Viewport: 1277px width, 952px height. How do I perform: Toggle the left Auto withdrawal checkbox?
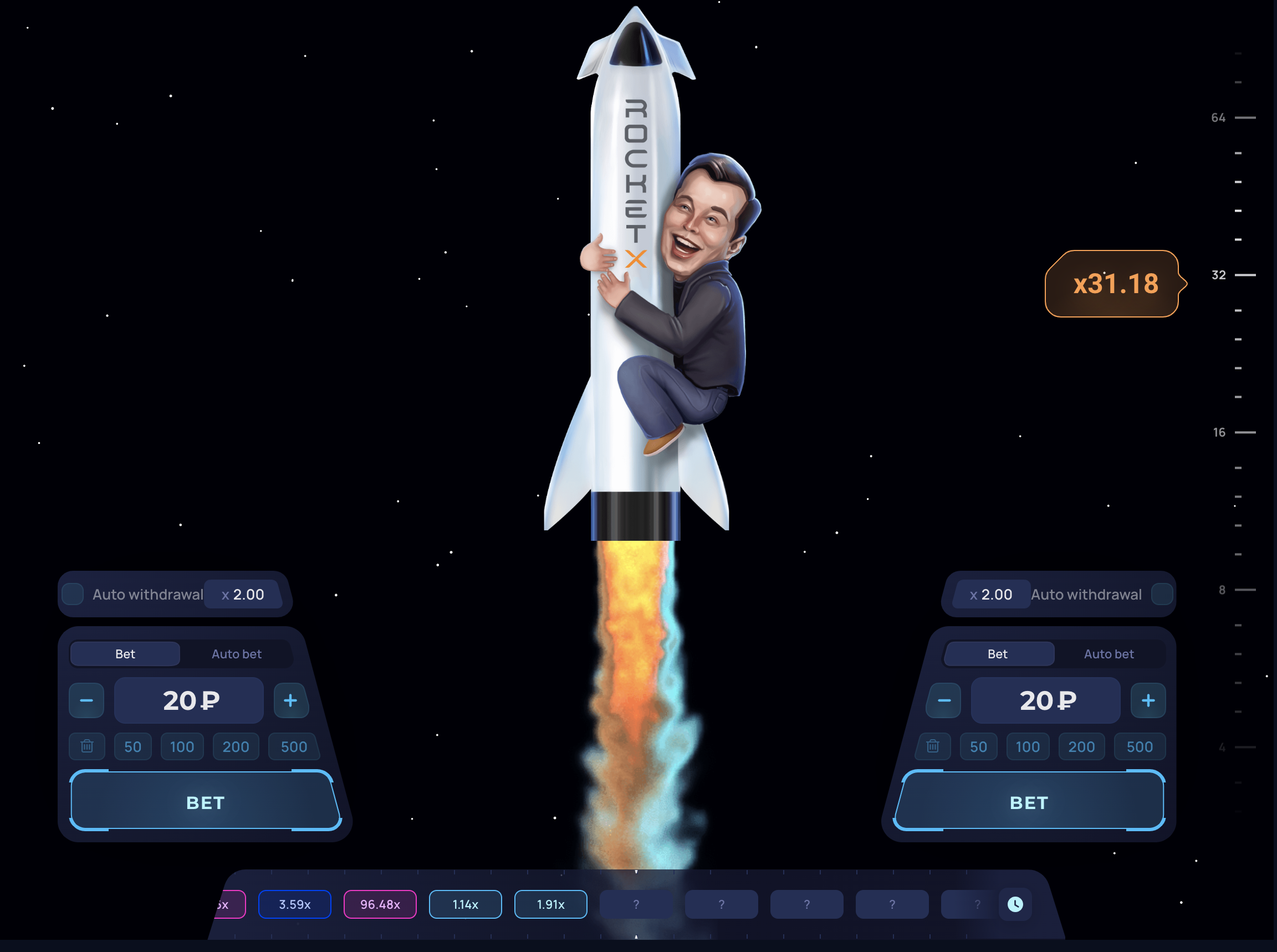tap(73, 594)
